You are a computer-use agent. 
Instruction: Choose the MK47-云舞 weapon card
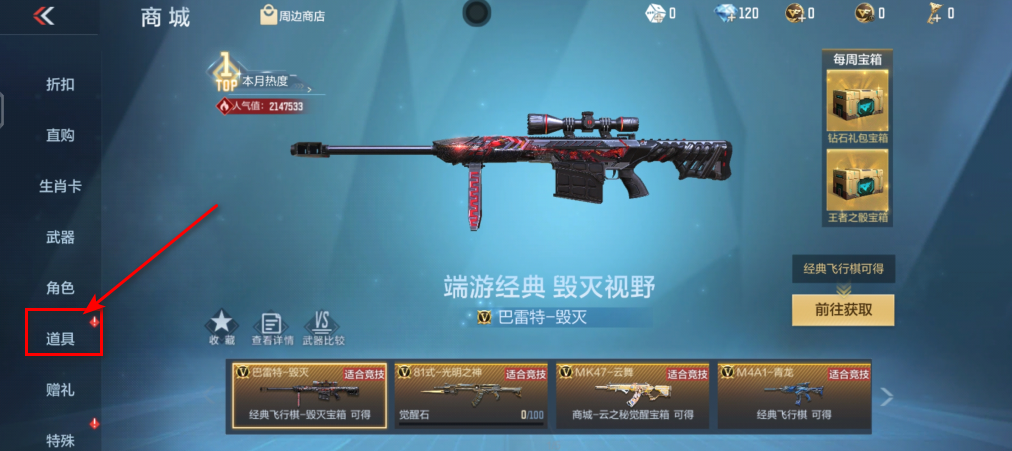tap(633, 395)
